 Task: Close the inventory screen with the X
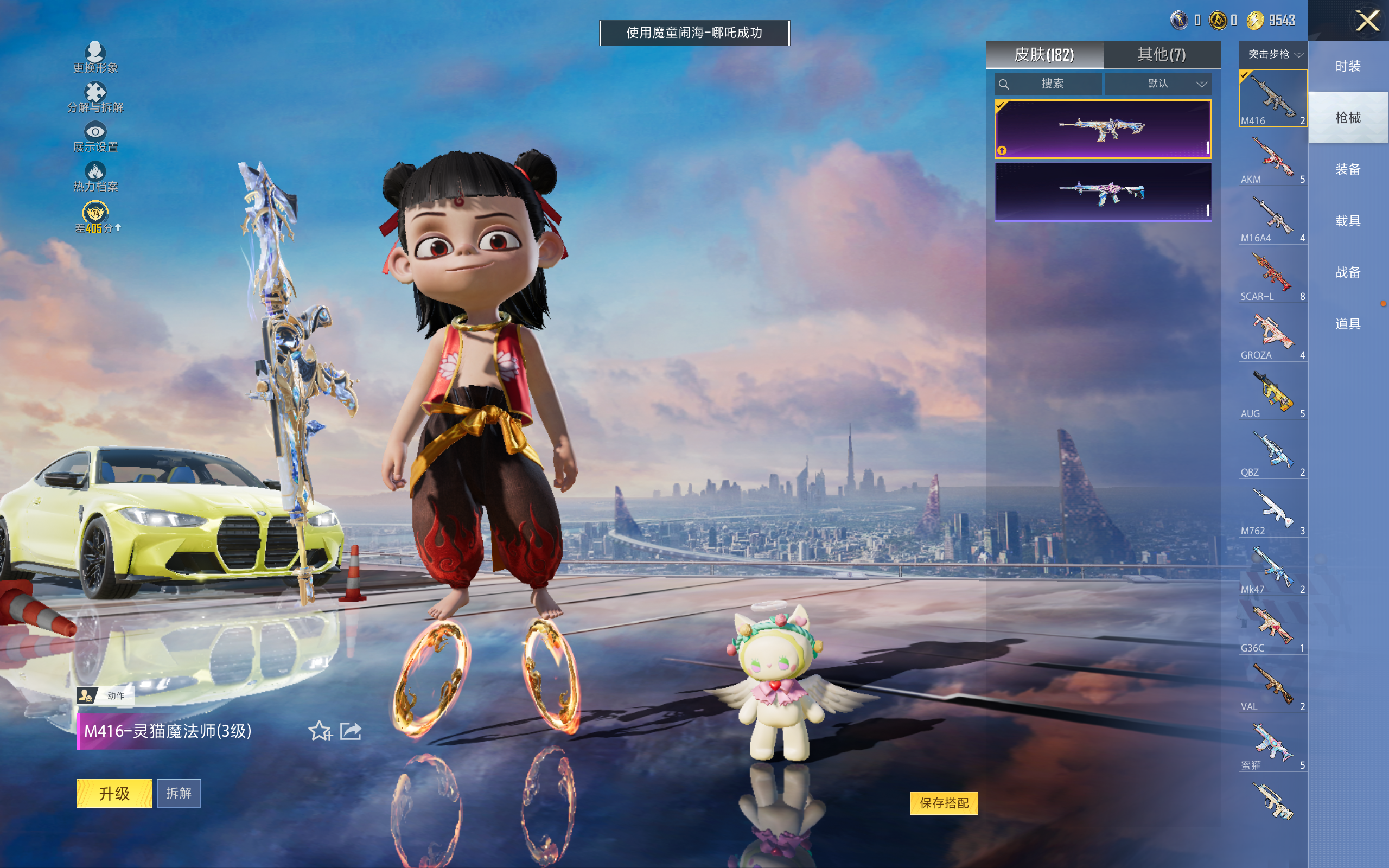point(1367,21)
